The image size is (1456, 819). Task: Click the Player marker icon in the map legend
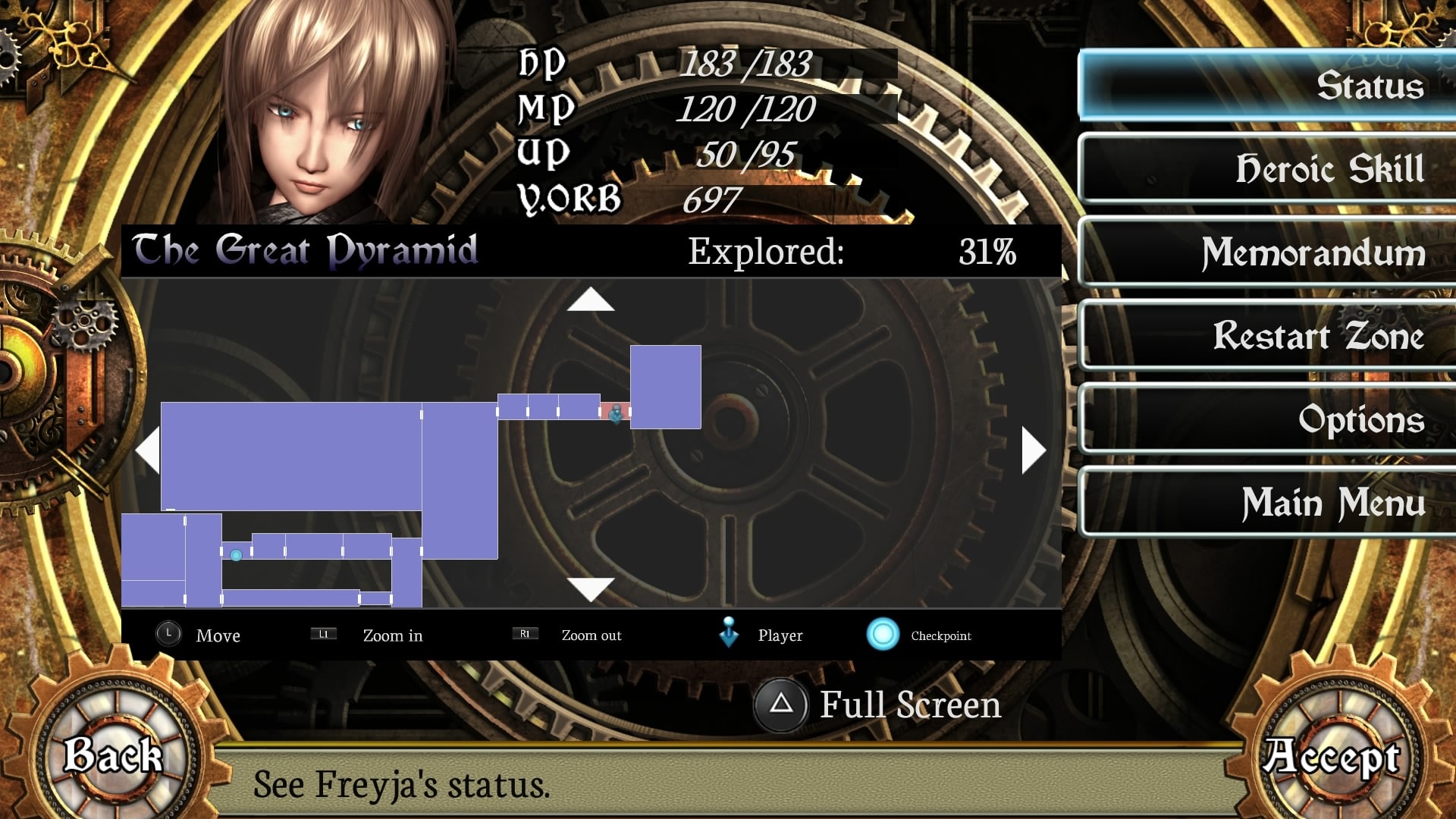pos(730,632)
